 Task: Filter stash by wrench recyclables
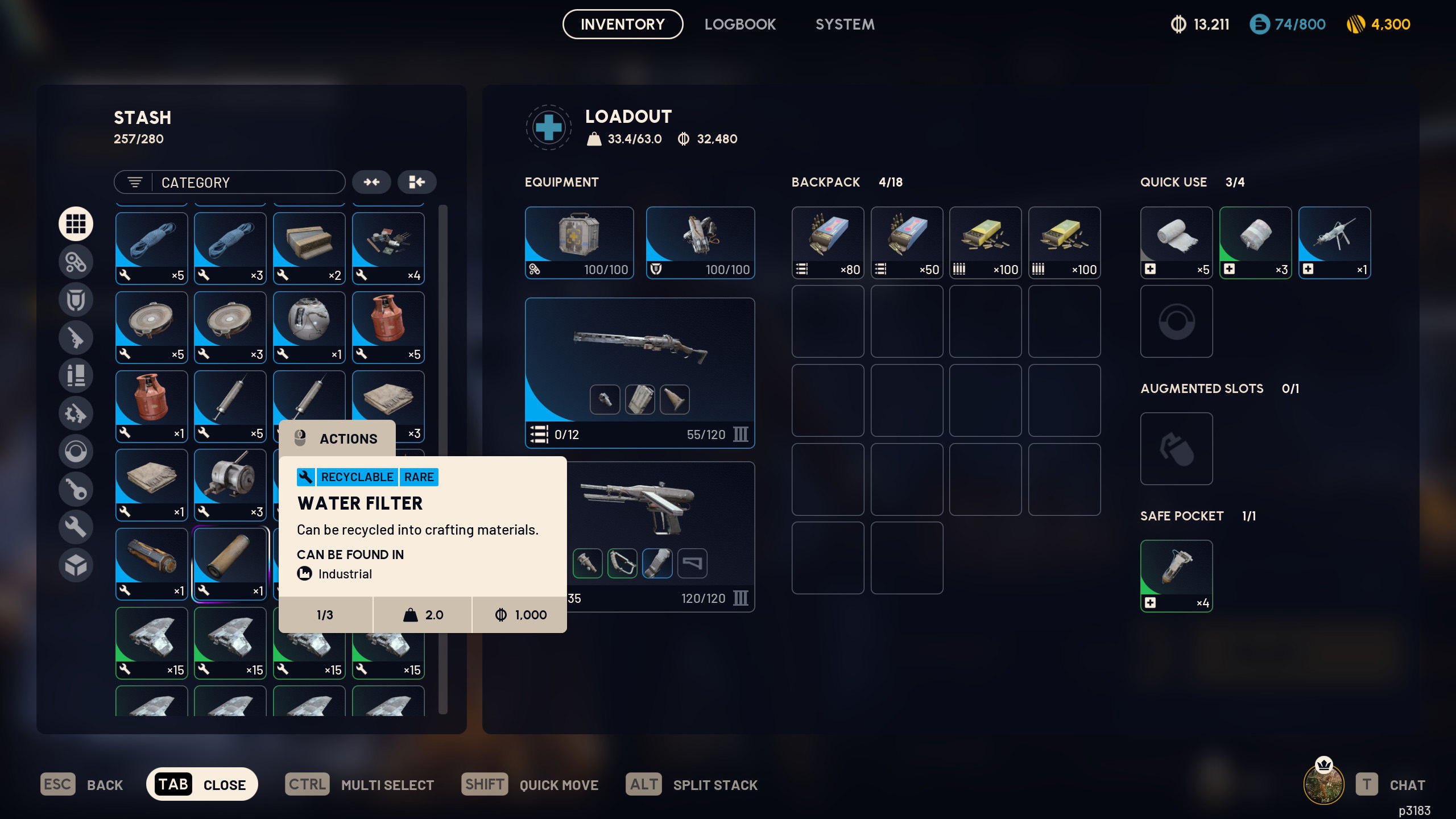tap(76, 527)
